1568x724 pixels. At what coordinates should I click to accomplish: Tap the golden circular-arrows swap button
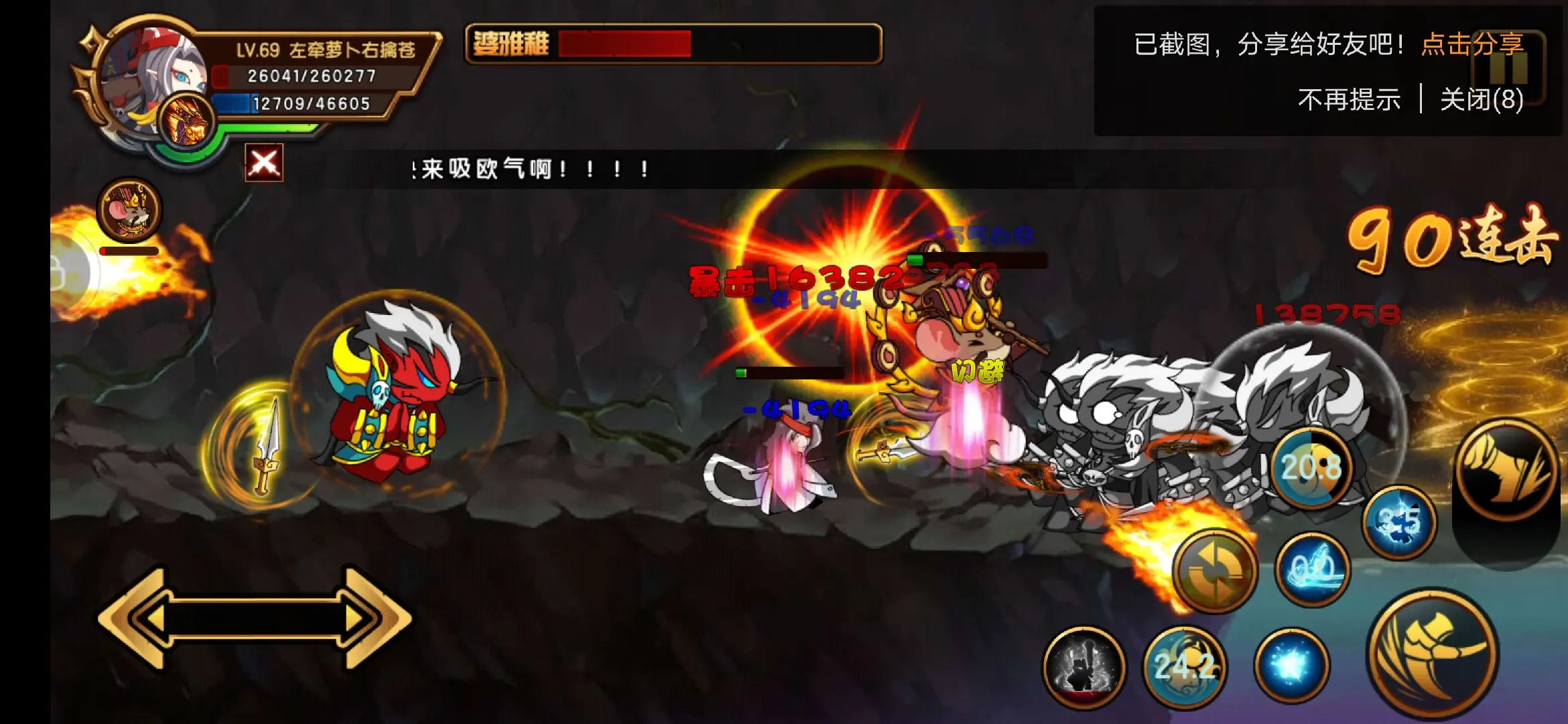point(1214,571)
